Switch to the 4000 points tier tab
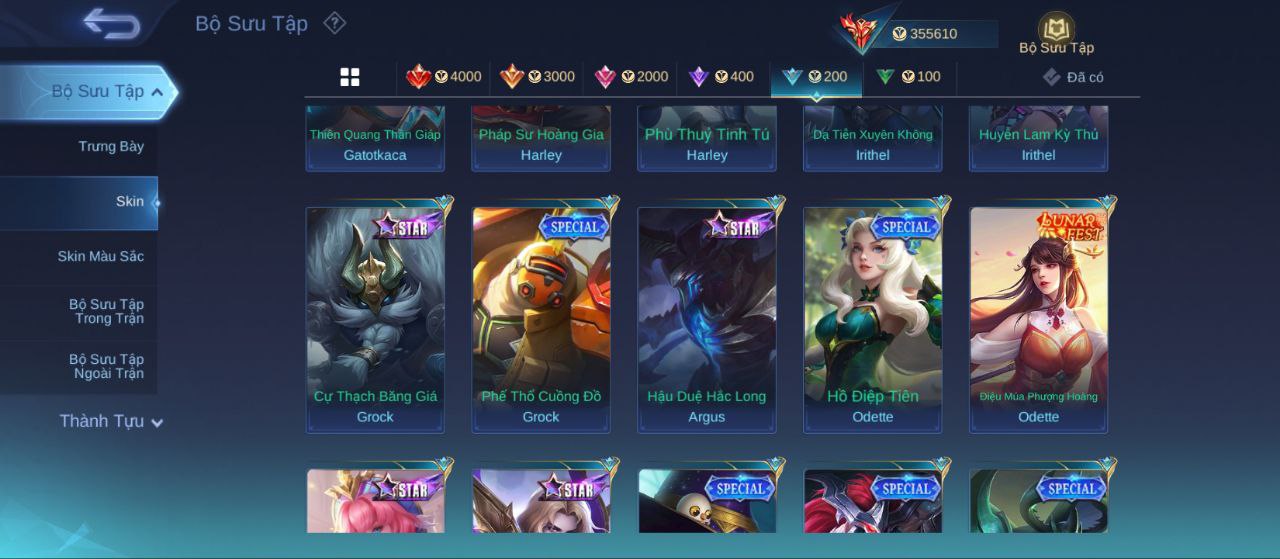This screenshot has width=1280, height=559. click(444, 77)
